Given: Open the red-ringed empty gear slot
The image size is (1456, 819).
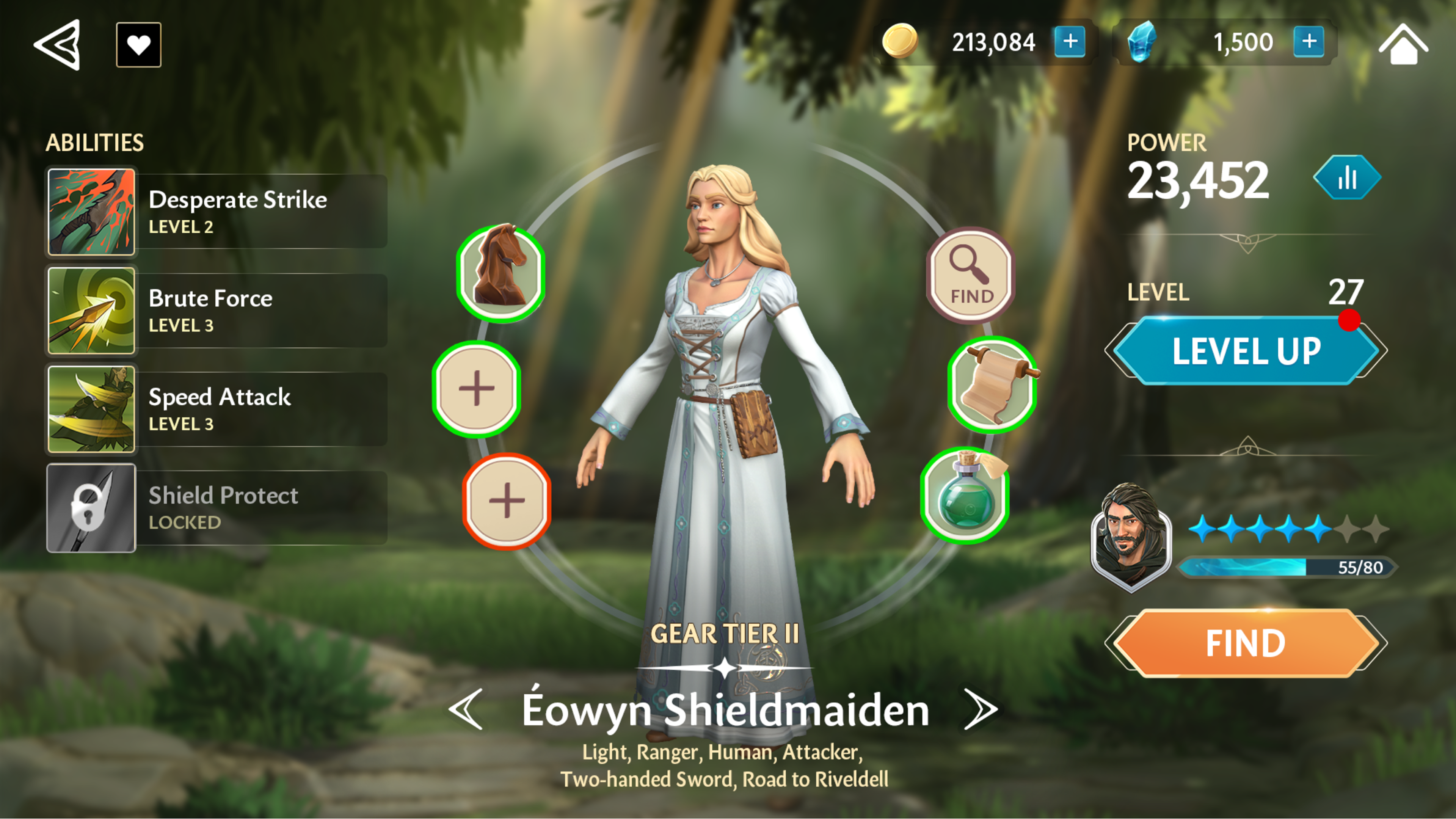Looking at the screenshot, I should coord(507,501).
